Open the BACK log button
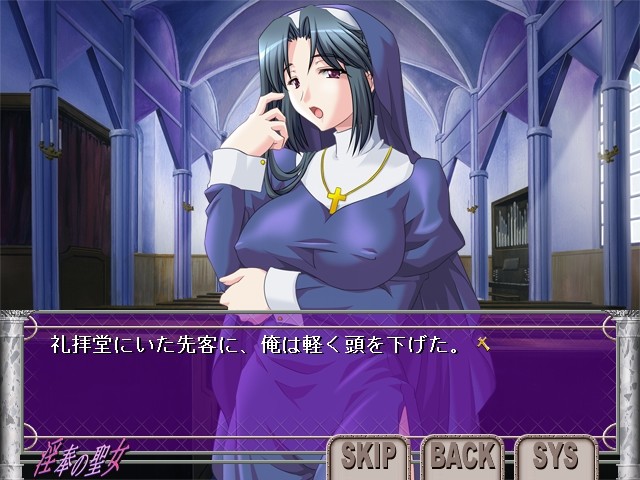The height and width of the screenshot is (480, 640). tap(463, 457)
